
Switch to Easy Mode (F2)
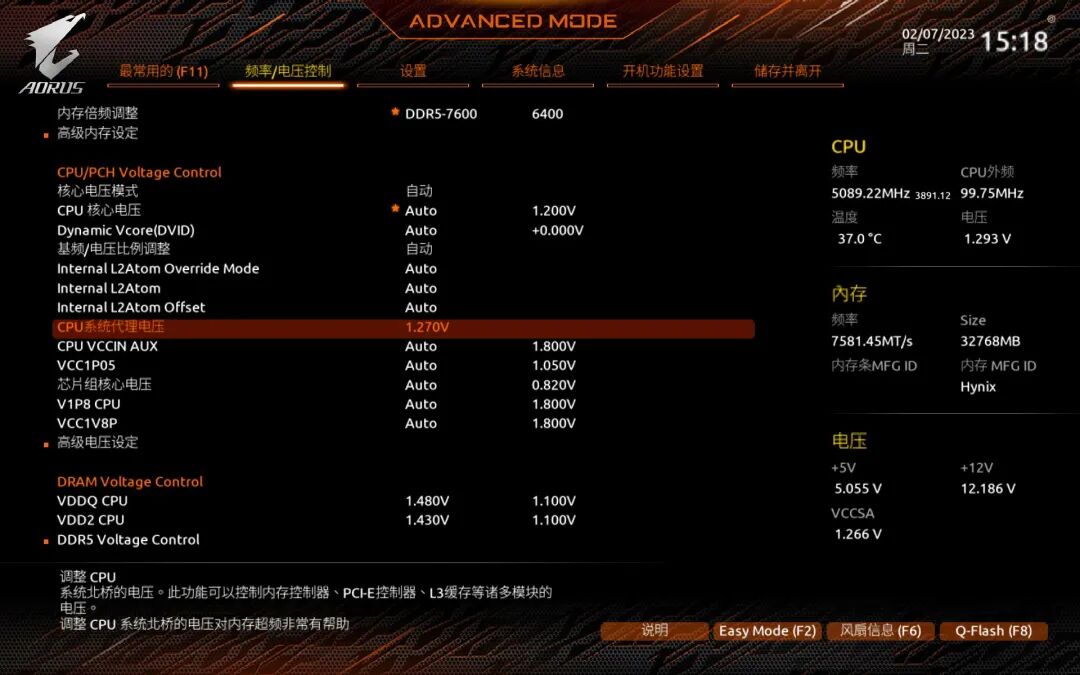[767, 631]
